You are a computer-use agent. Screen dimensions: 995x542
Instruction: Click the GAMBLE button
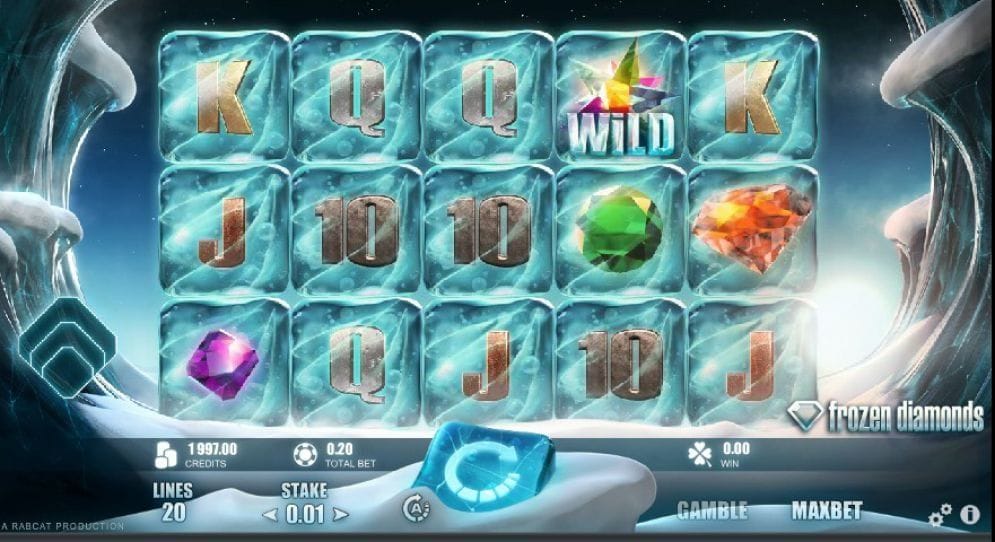[x=712, y=510]
